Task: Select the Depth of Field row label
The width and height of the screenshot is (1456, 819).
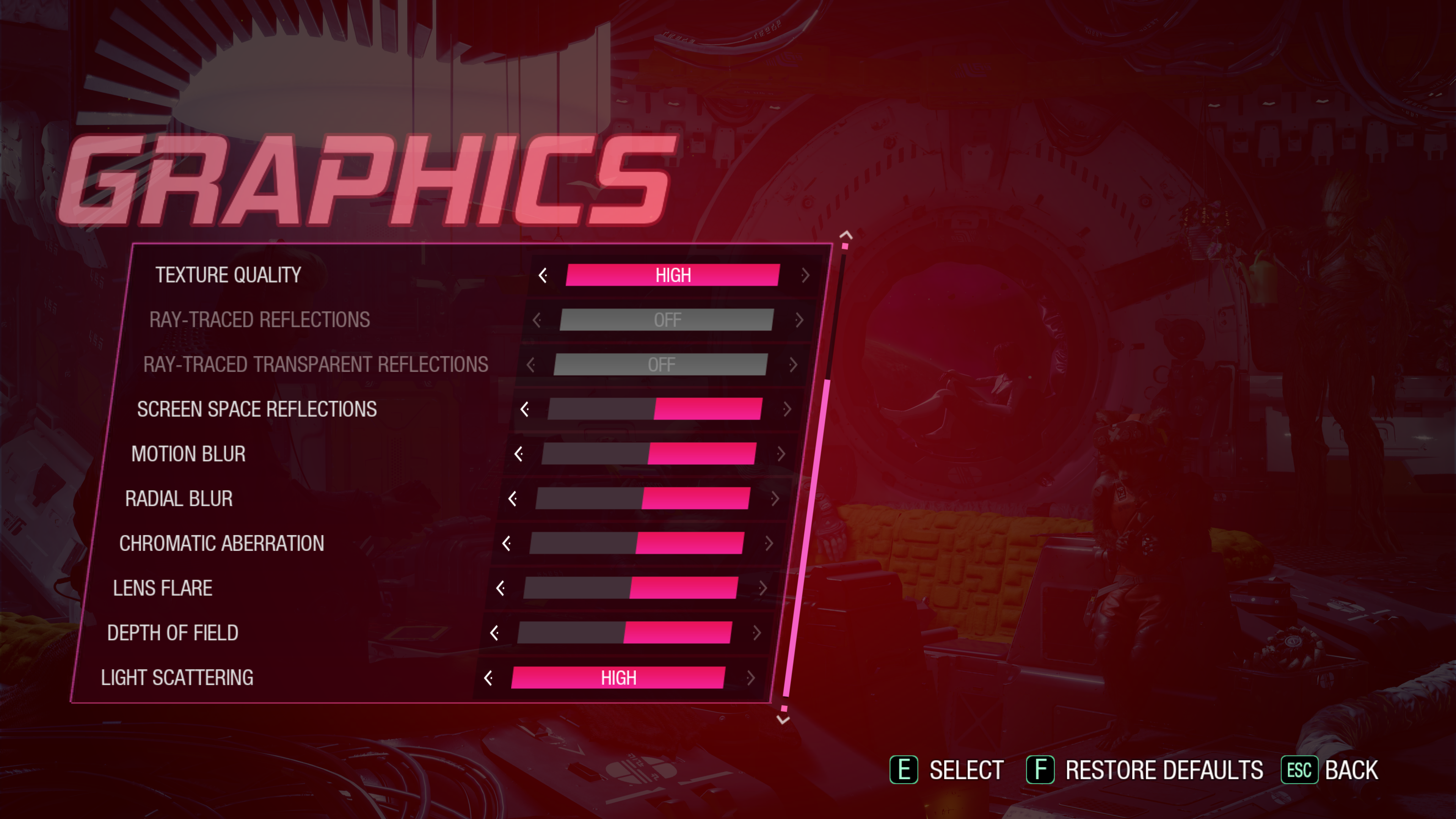Action: click(x=173, y=633)
